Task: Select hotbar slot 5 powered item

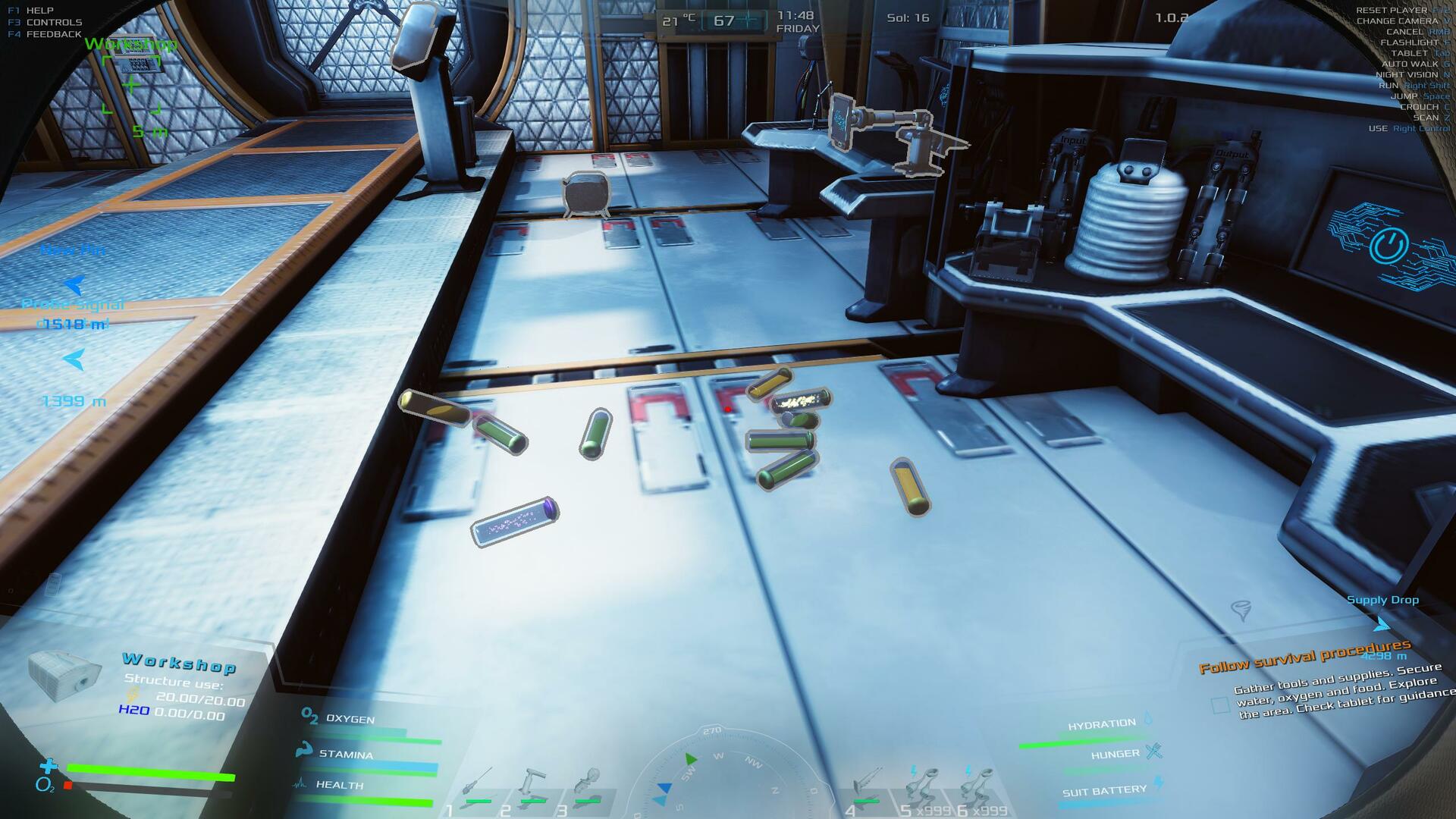Action: (x=923, y=786)
